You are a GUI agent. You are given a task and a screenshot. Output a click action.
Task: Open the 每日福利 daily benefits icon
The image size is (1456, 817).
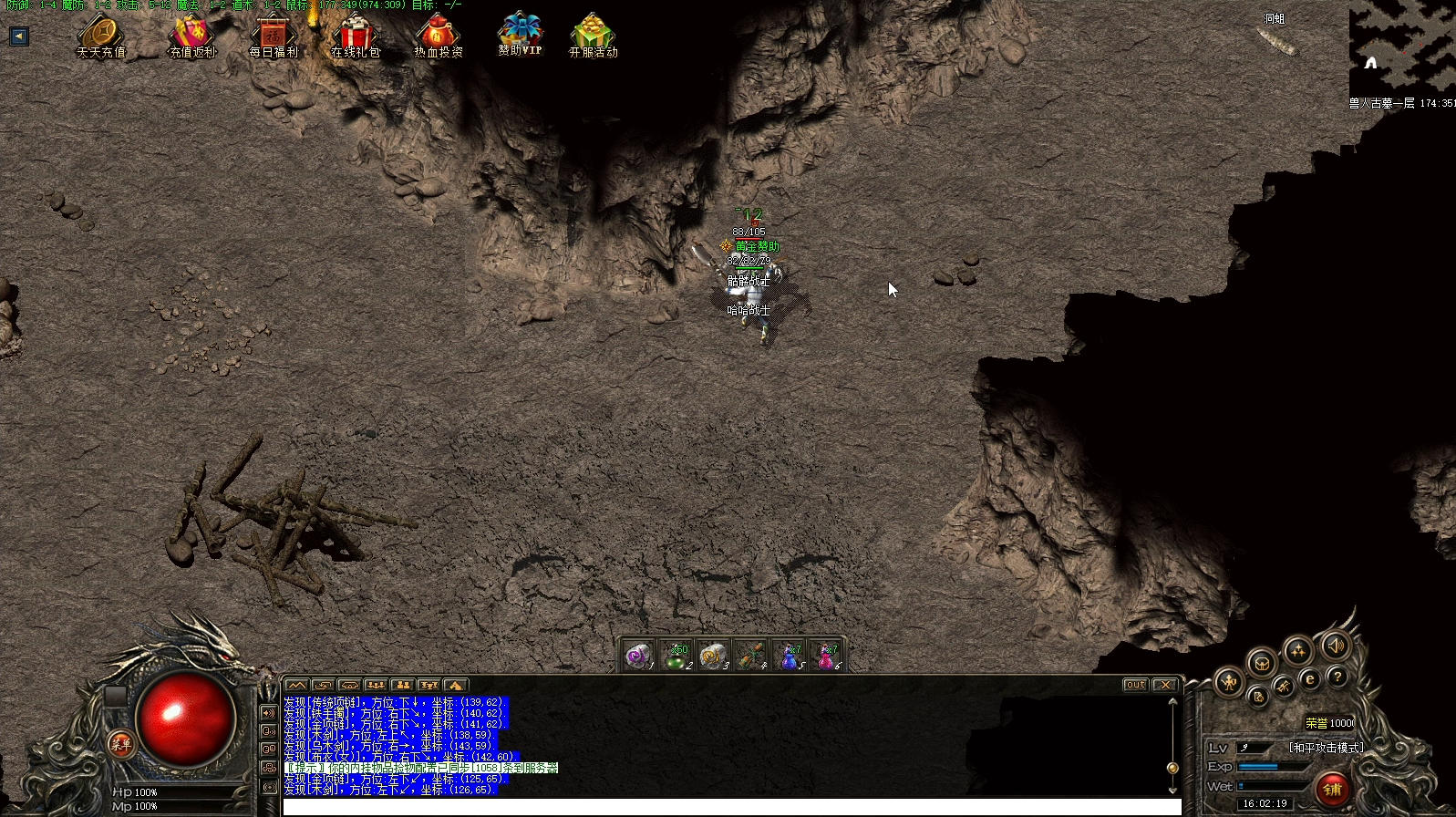point(274,36)
